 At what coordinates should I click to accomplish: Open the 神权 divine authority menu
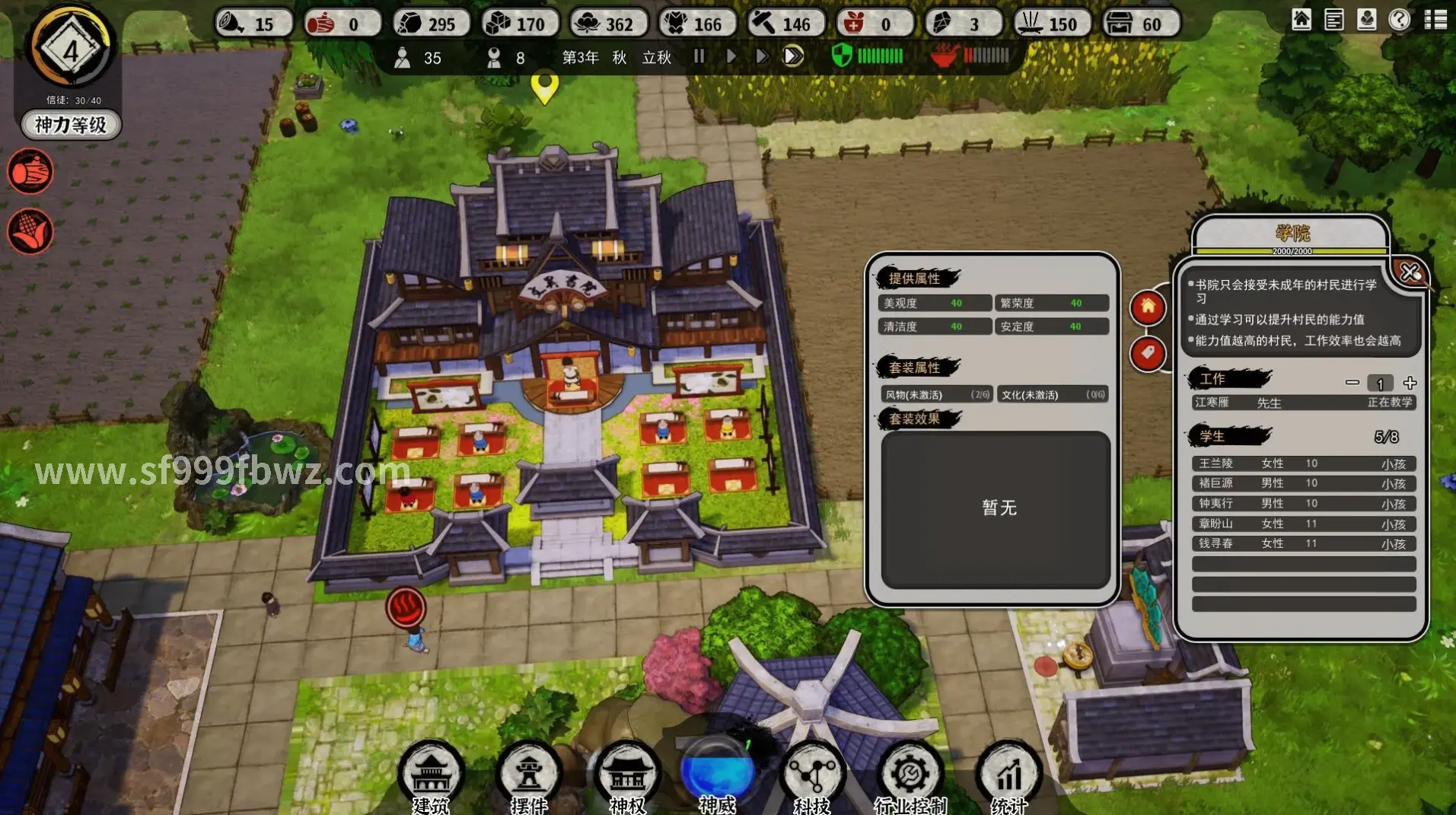coord(627,776)
